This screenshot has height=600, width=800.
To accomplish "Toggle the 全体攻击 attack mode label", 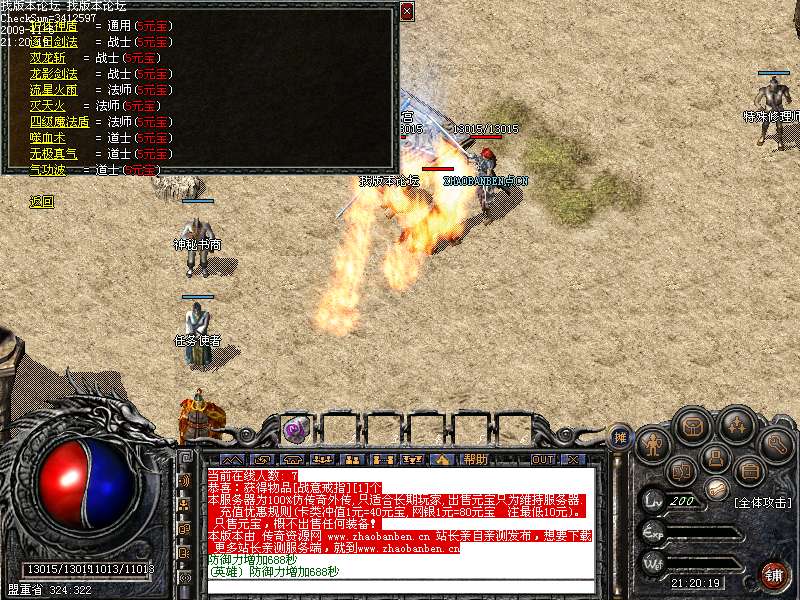I will 763,502.
